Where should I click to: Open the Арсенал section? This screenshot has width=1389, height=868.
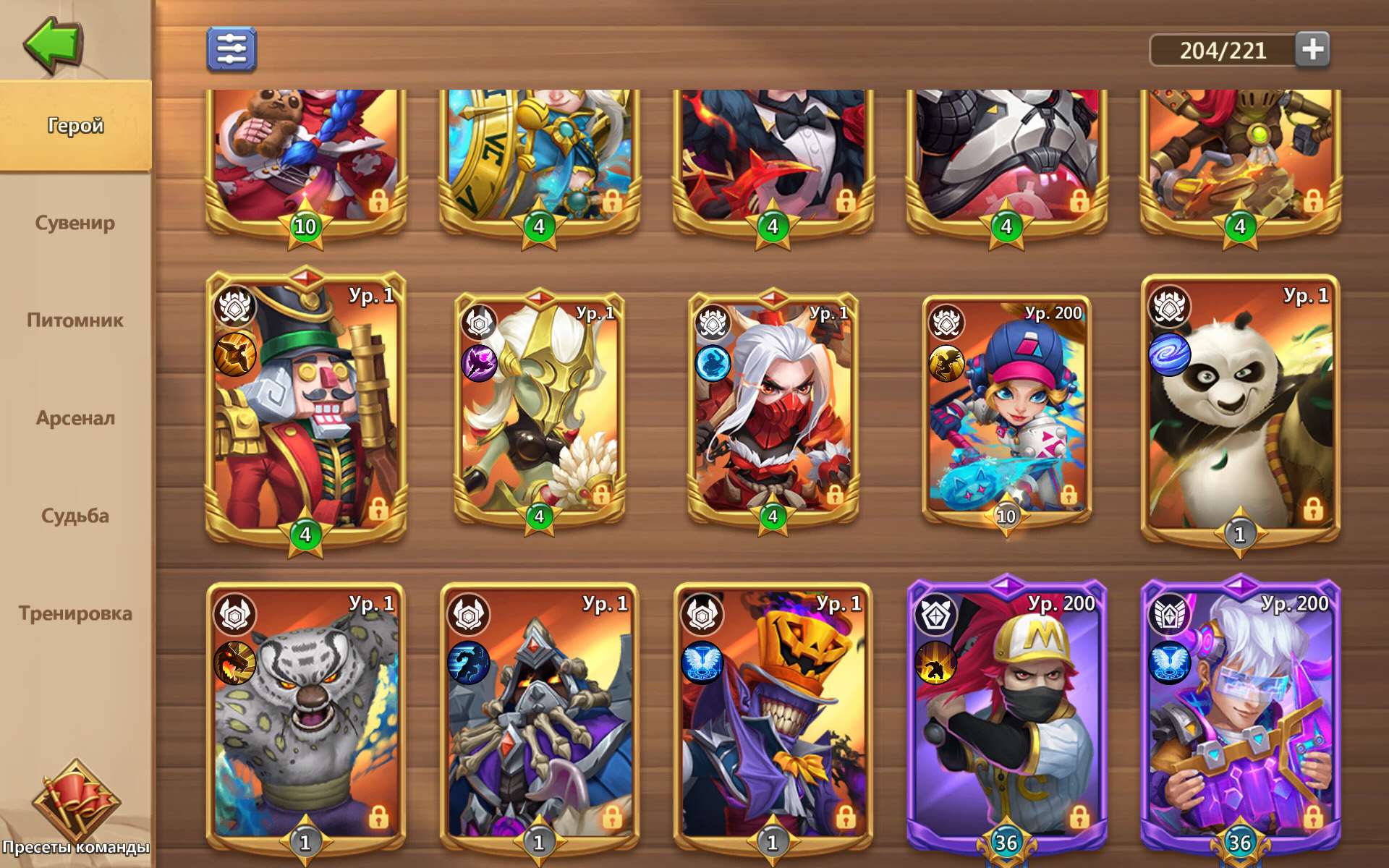pyautogui.click(x=75, y=418)
